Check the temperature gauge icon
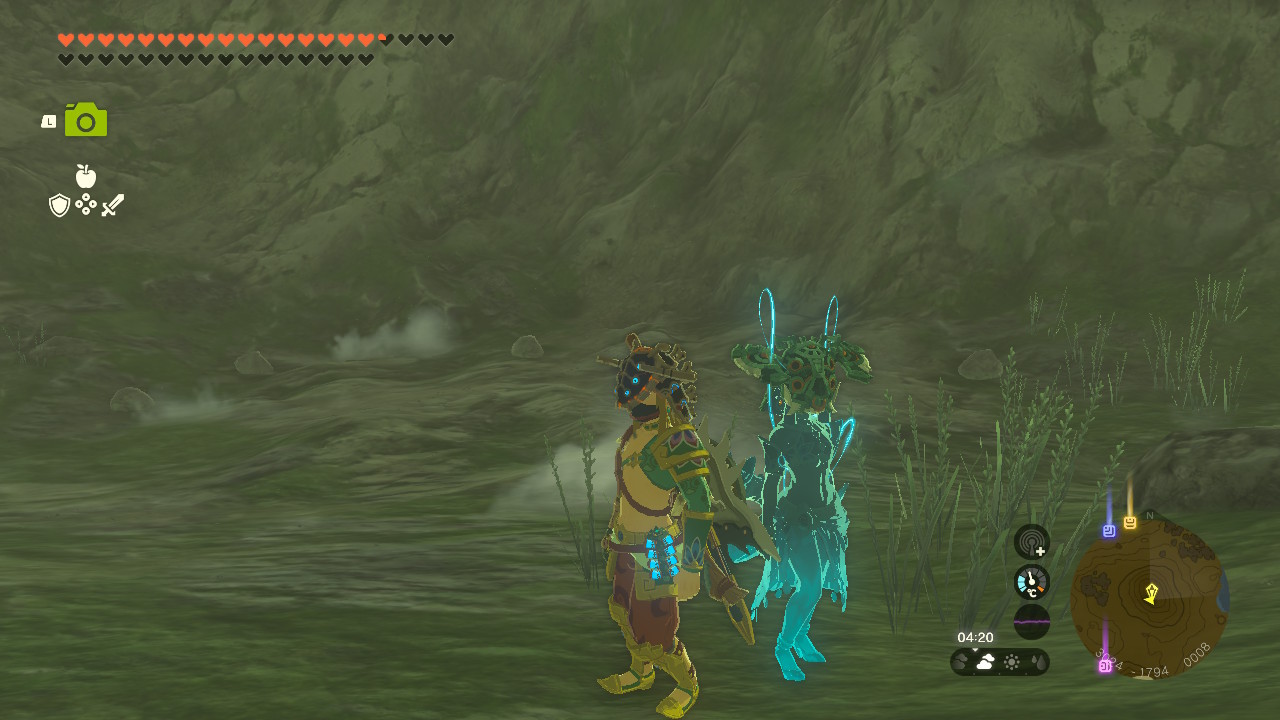 point(1031,582)
